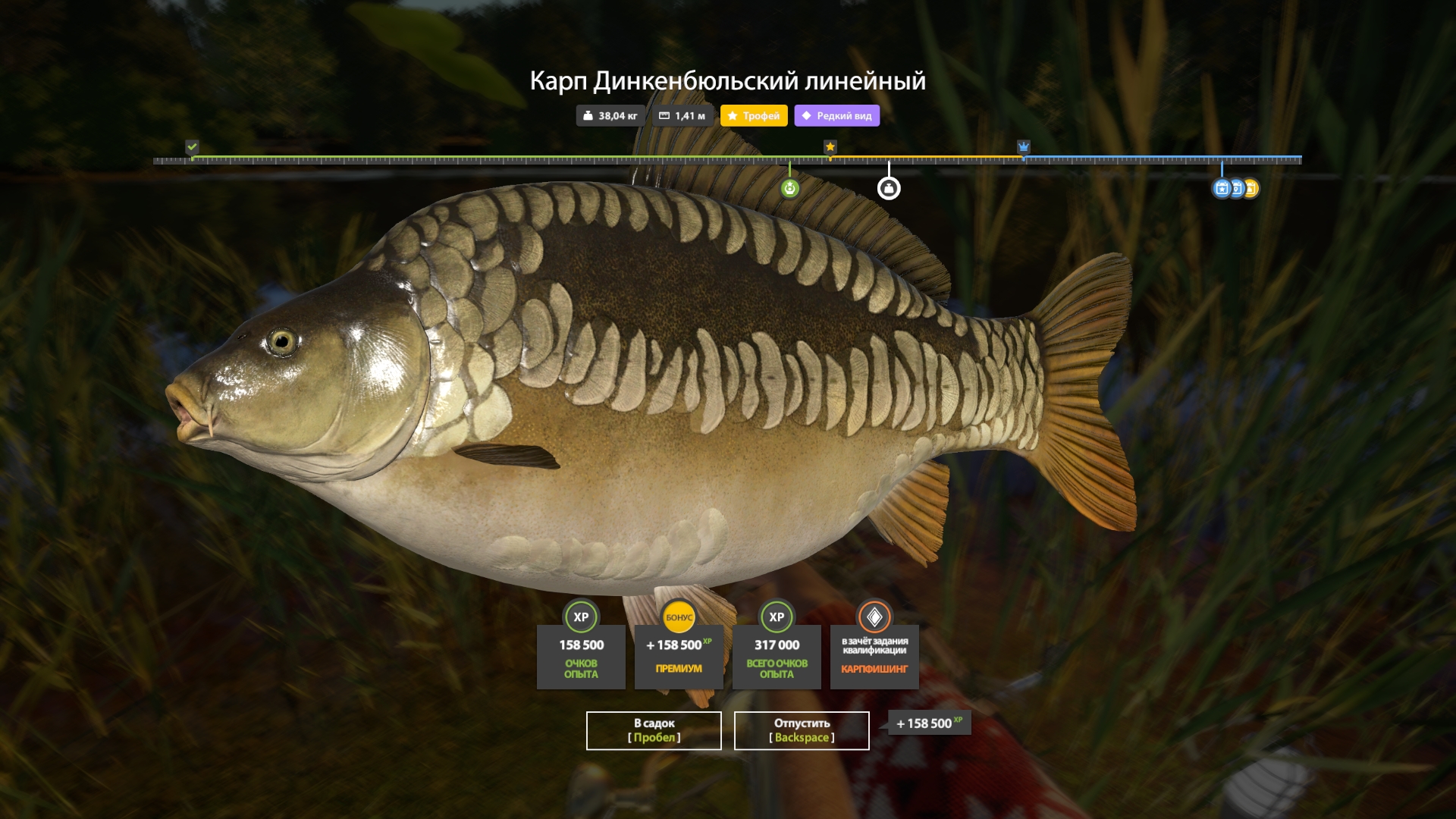Click the green checkmark marker on the scale
The image size is (1456, 819).
[193, 146]
